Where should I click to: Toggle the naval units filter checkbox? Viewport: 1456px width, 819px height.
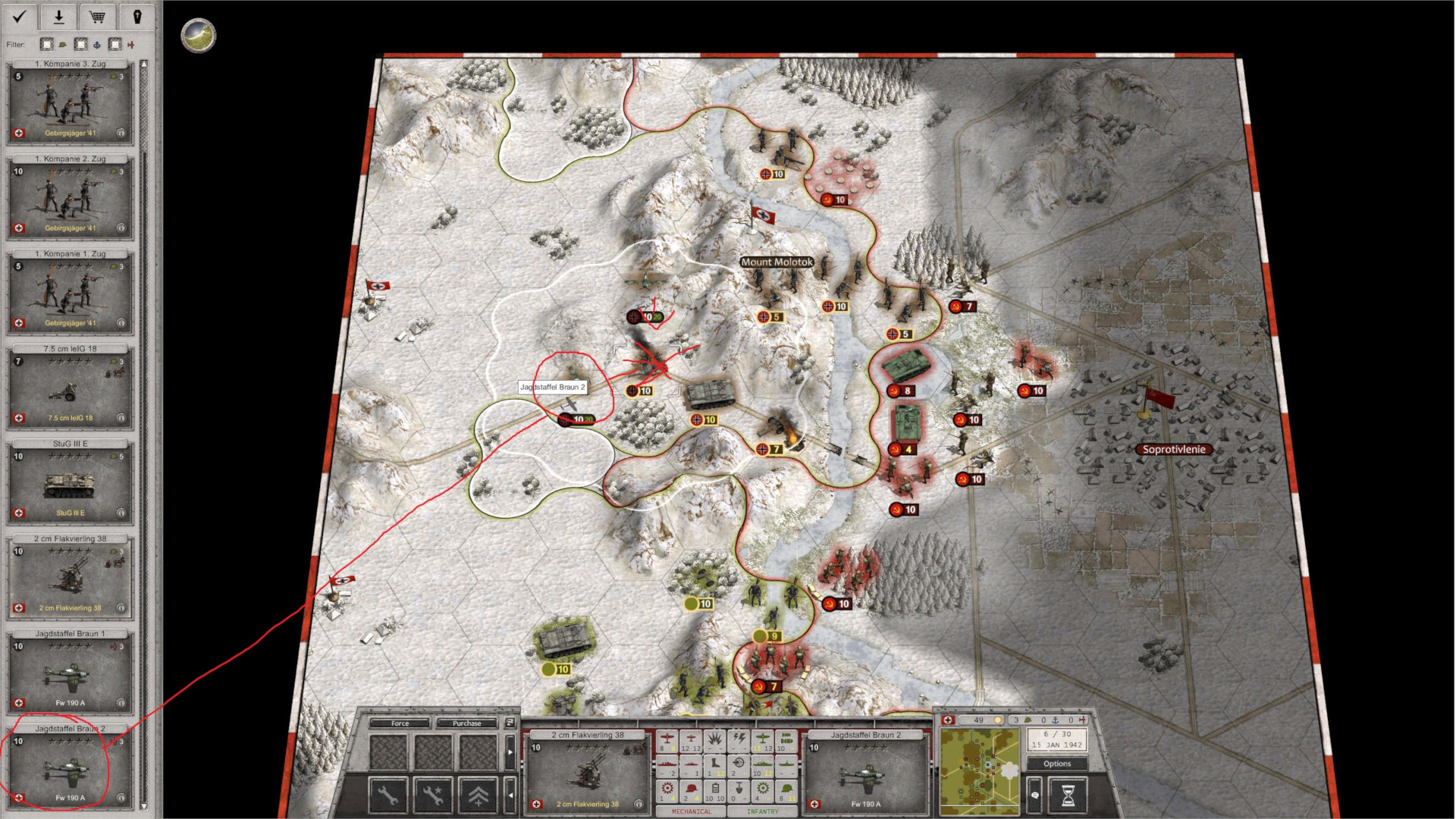81,45
